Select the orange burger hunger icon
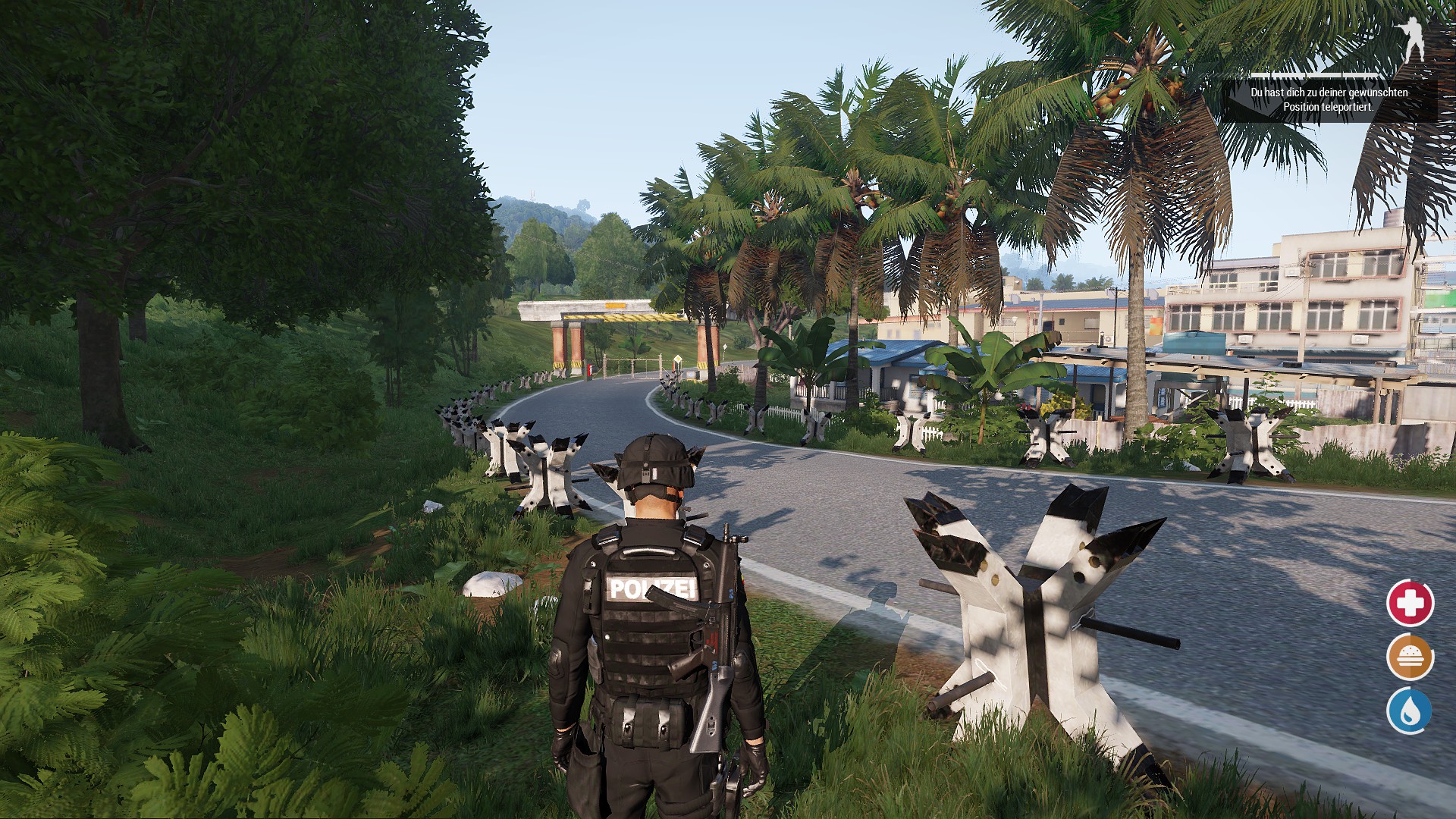 tap(1410, 657)
